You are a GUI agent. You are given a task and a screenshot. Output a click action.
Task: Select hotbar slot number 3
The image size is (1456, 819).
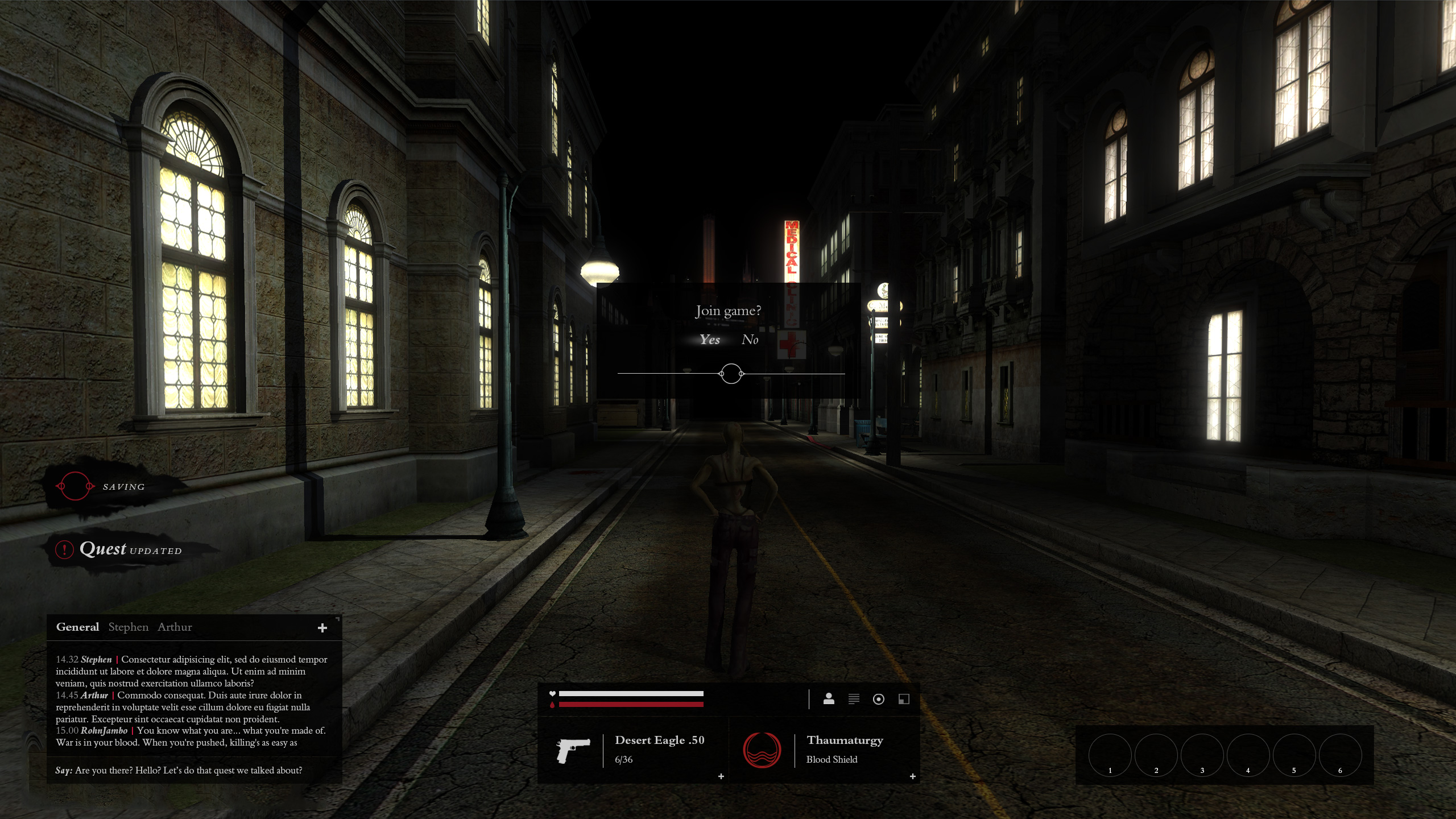pyautogui.click(x=1202, y=755)
